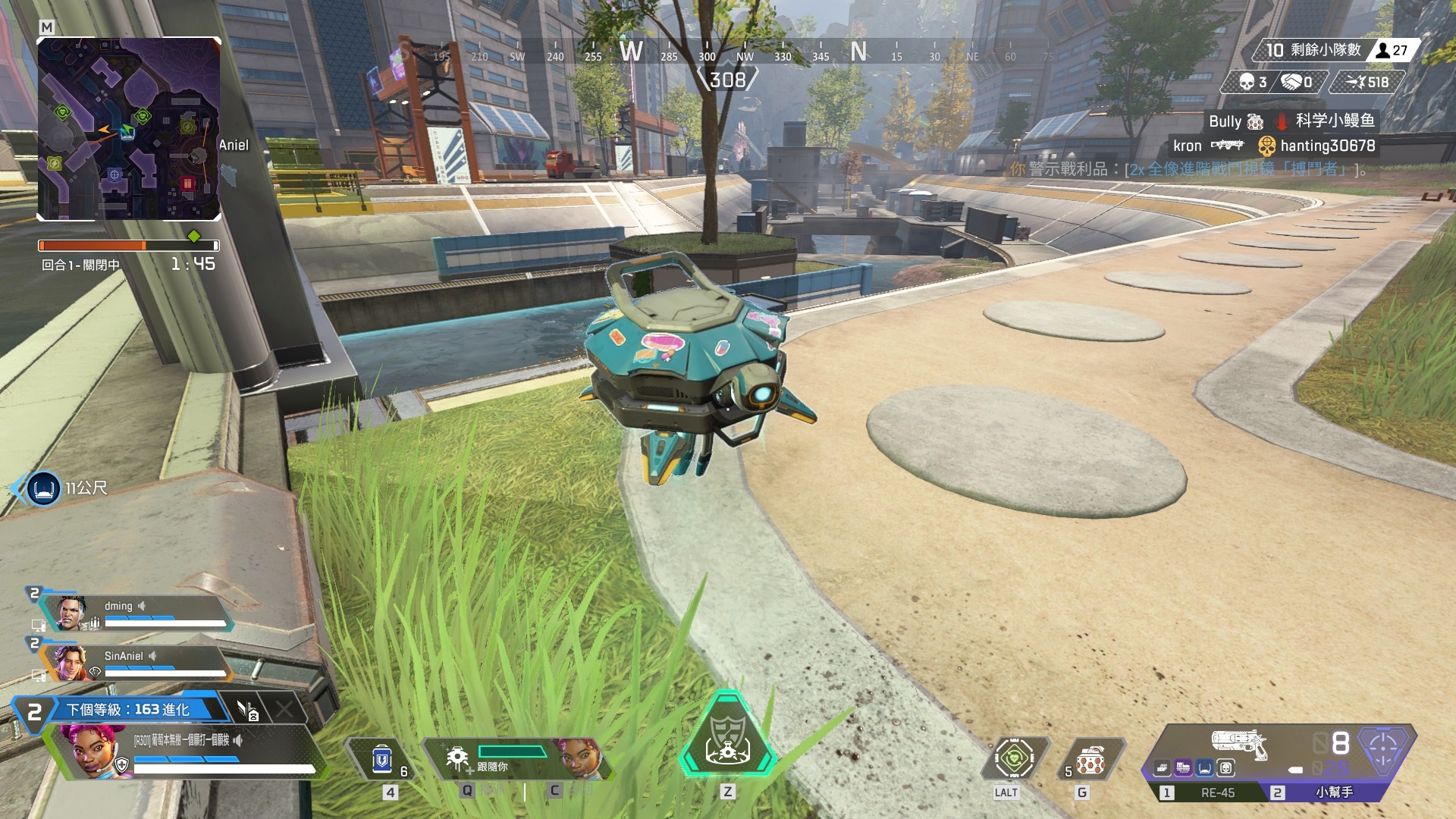This screenshot has height=819, width=1456.
Task: Select teammate SinAniel's portrait
Action: 70,663
